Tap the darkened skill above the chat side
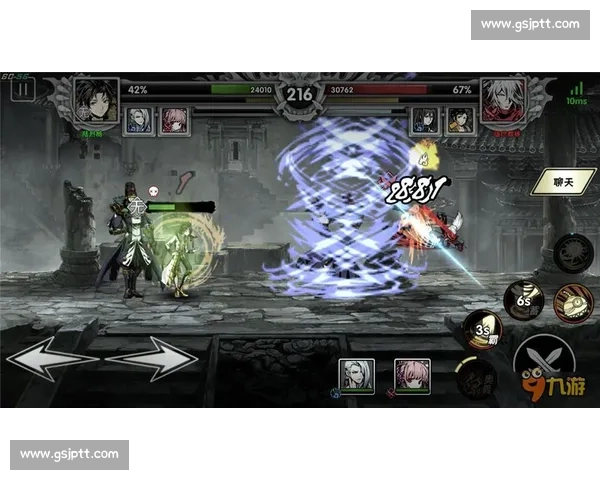 coord(572,251)
